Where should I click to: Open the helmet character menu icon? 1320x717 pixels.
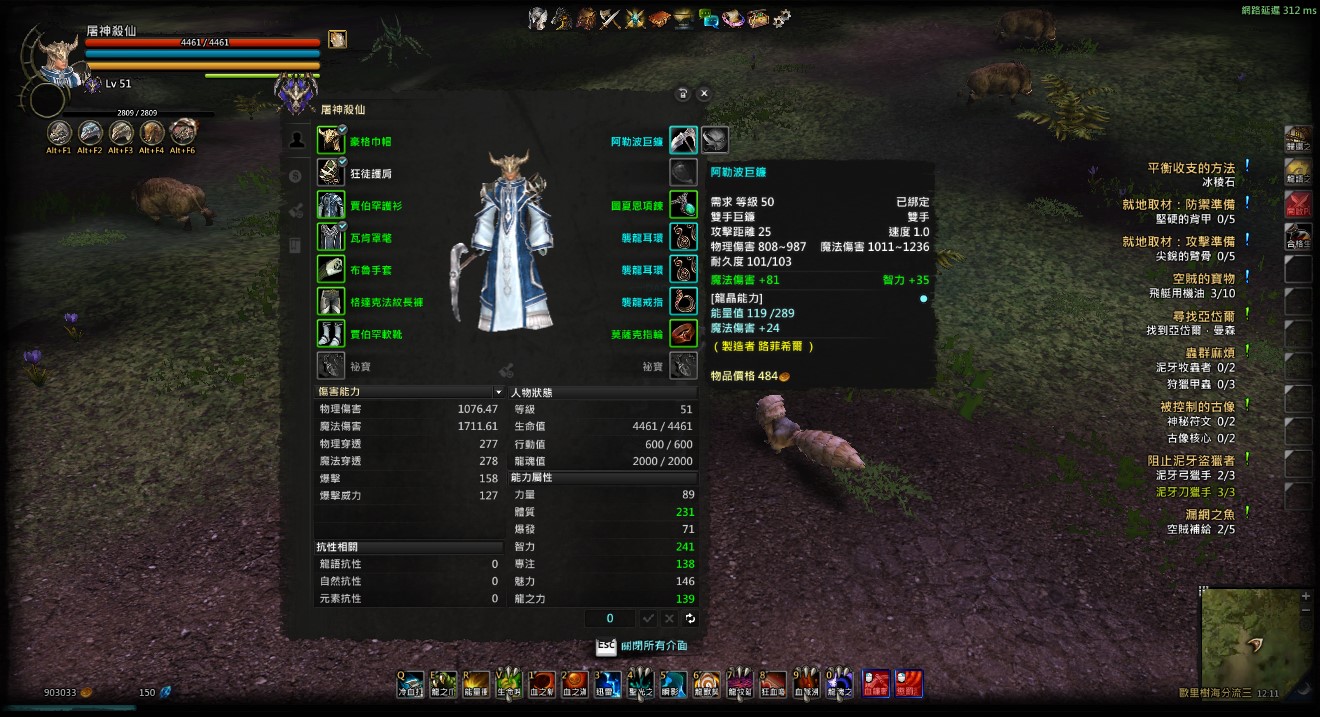pos(538,17)
